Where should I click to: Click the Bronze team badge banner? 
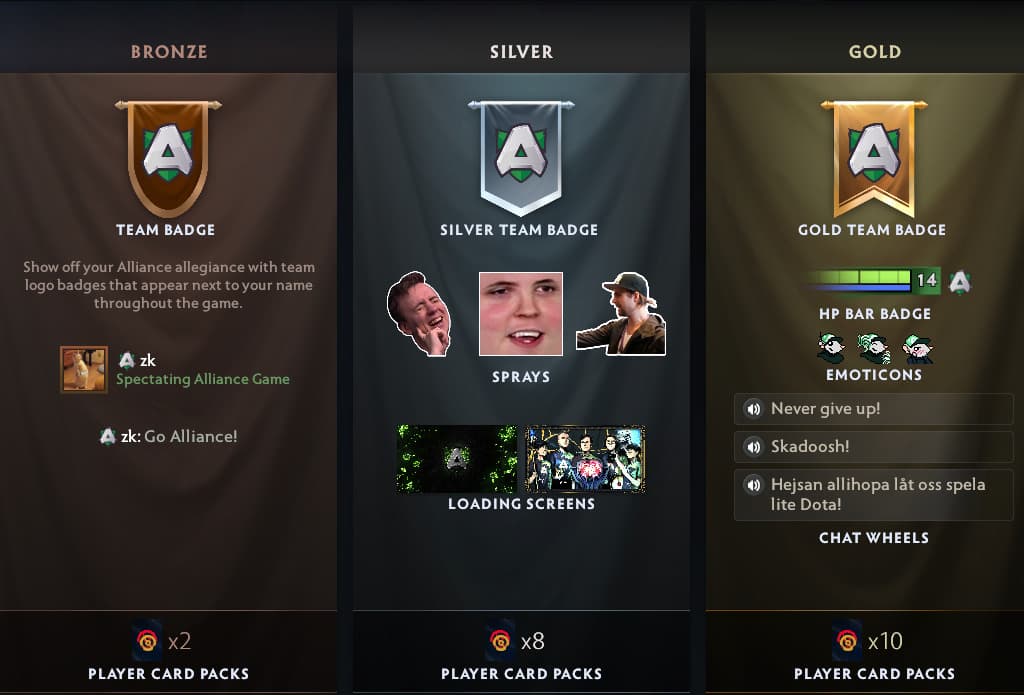pyautogui.click(x=167, y=156)
